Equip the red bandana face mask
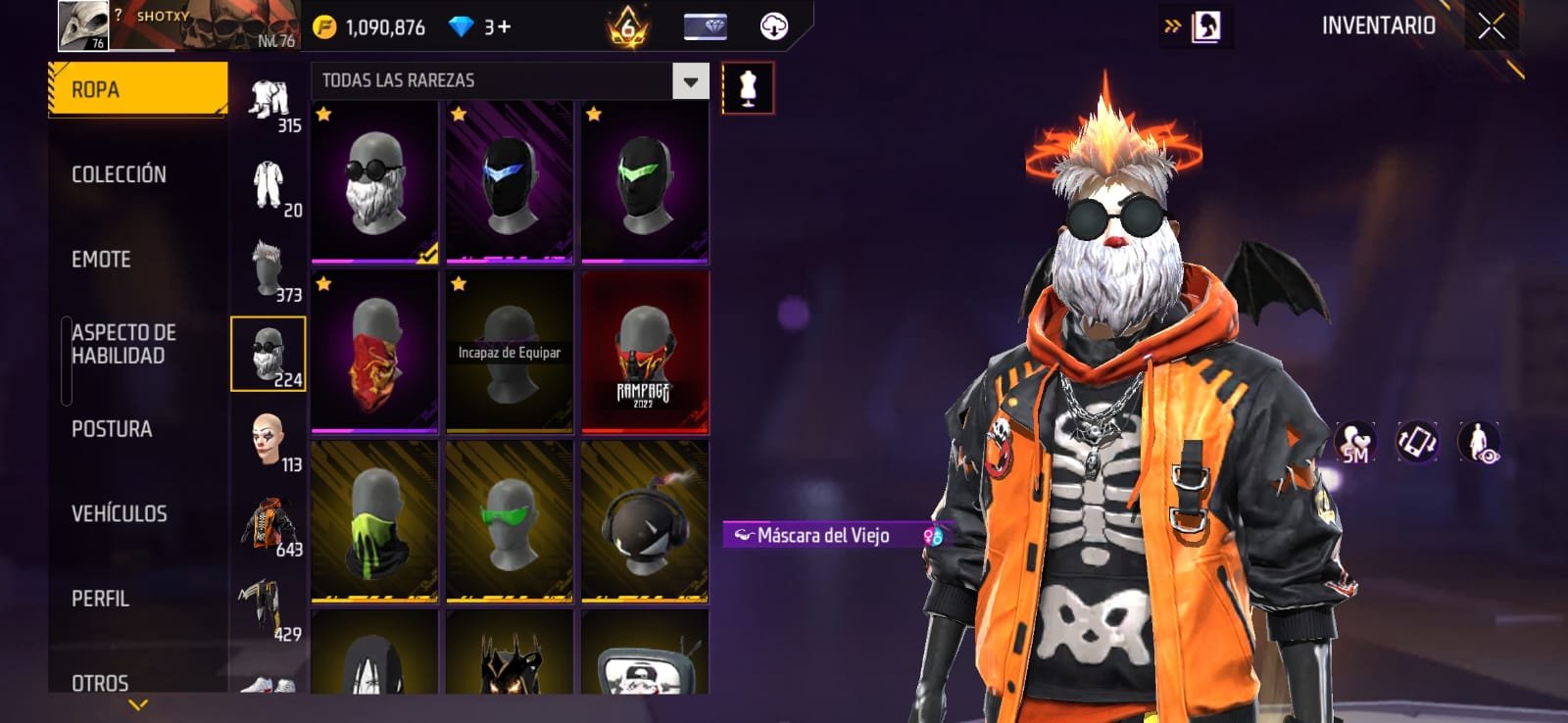Image resolution: width=1568 pixels, height=723 pixels. pos(374,352)
